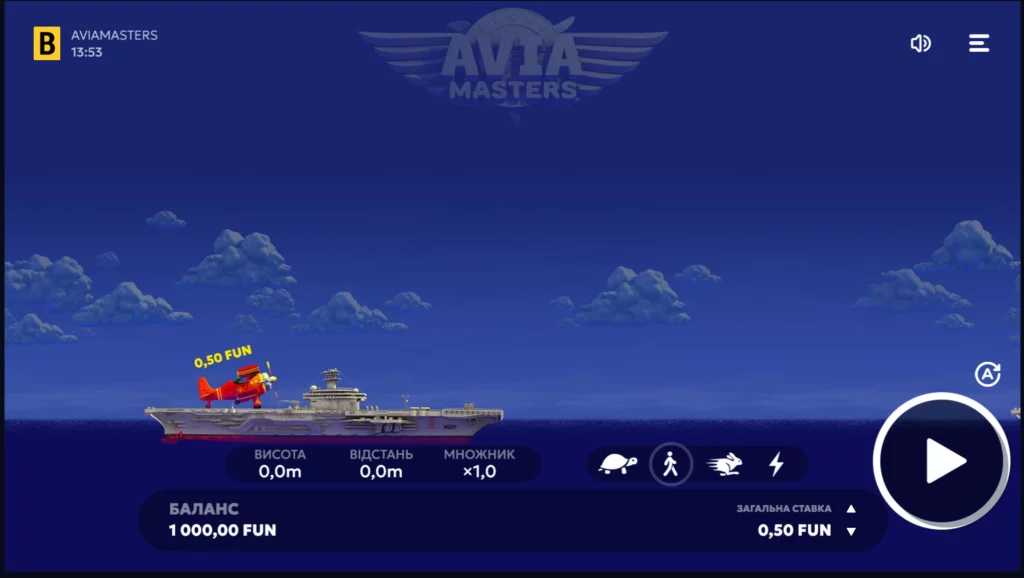
Task: Click the yellow B logo icon
Action: 47,43
